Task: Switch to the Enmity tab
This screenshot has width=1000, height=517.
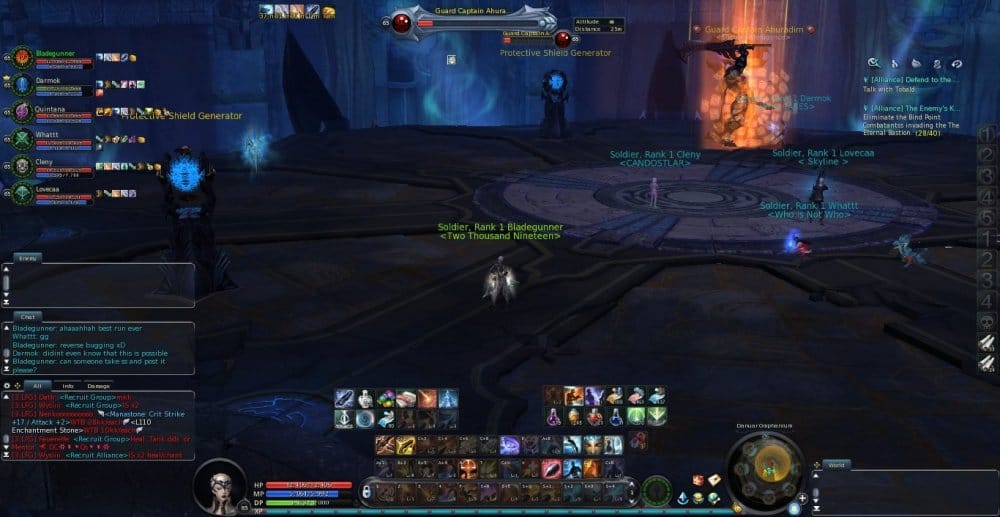Action: click(27, 258)
